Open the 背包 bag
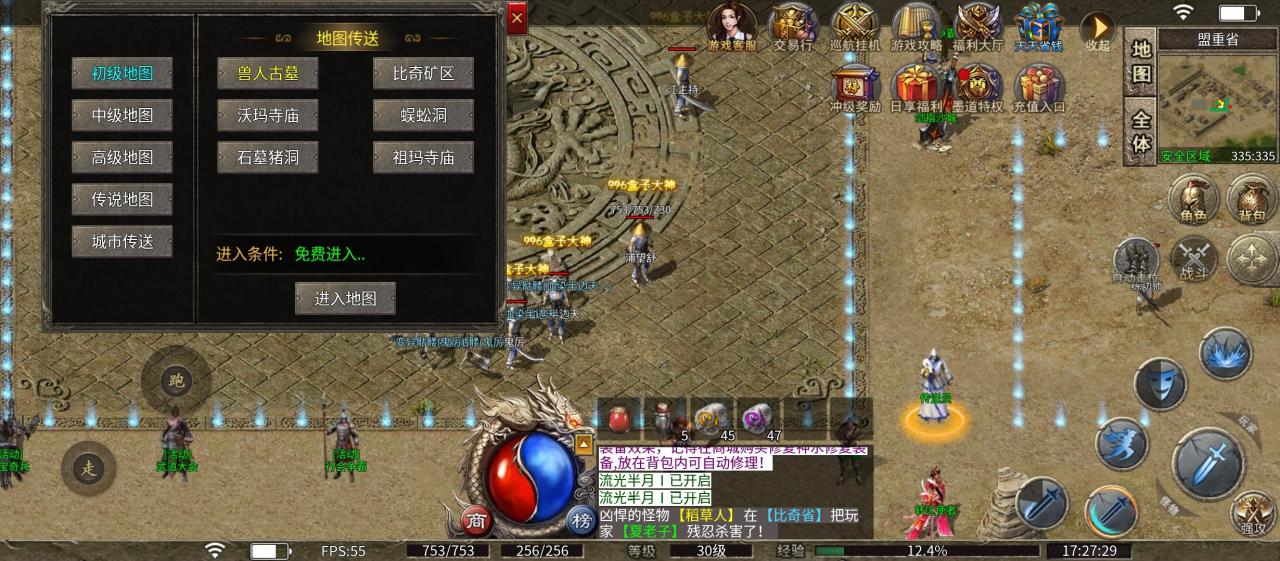Image resolution: width=1280 pixels, height=561 pixels. click(x=1252, y=197)
